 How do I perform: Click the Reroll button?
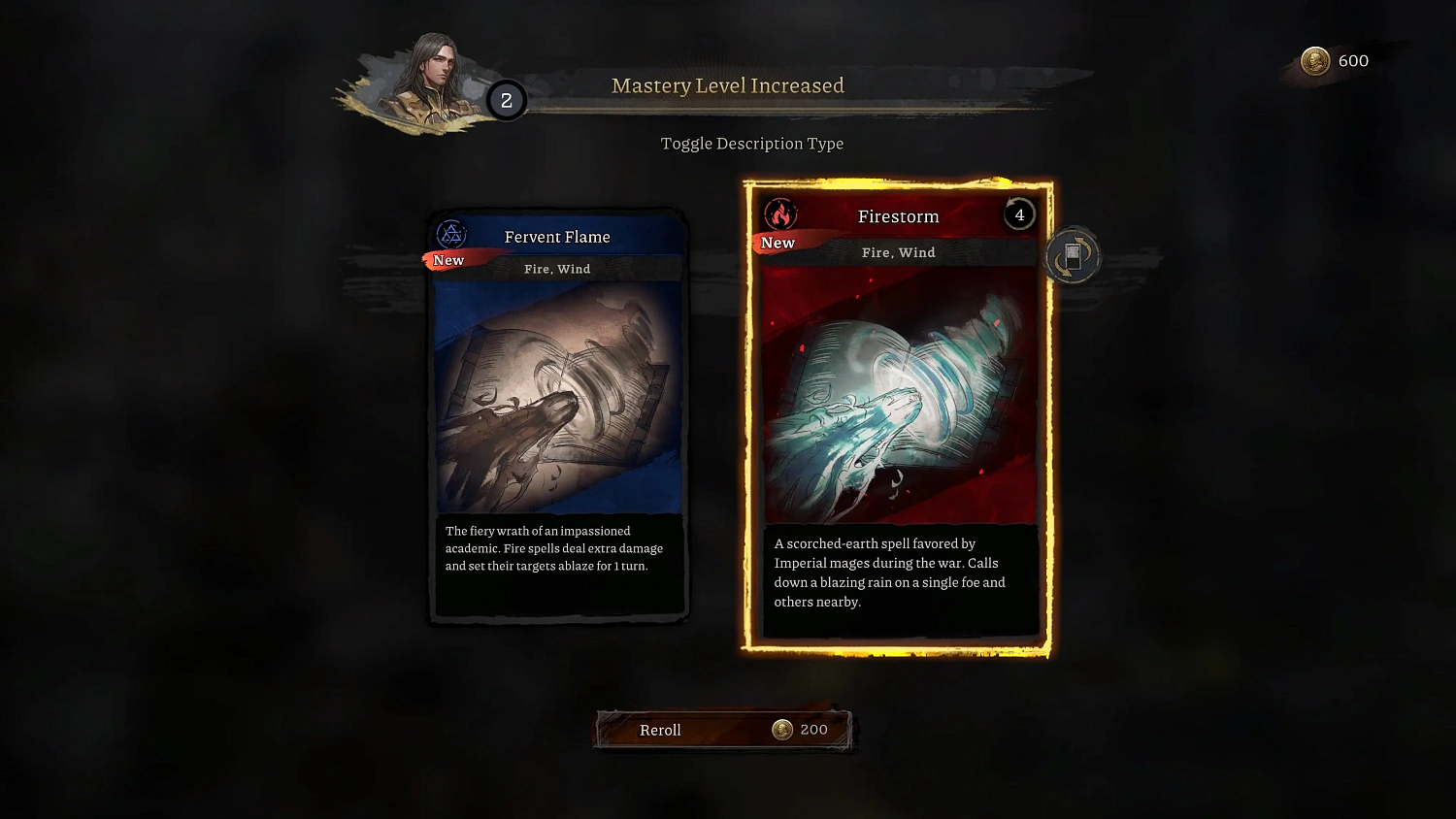pos(679,730)
